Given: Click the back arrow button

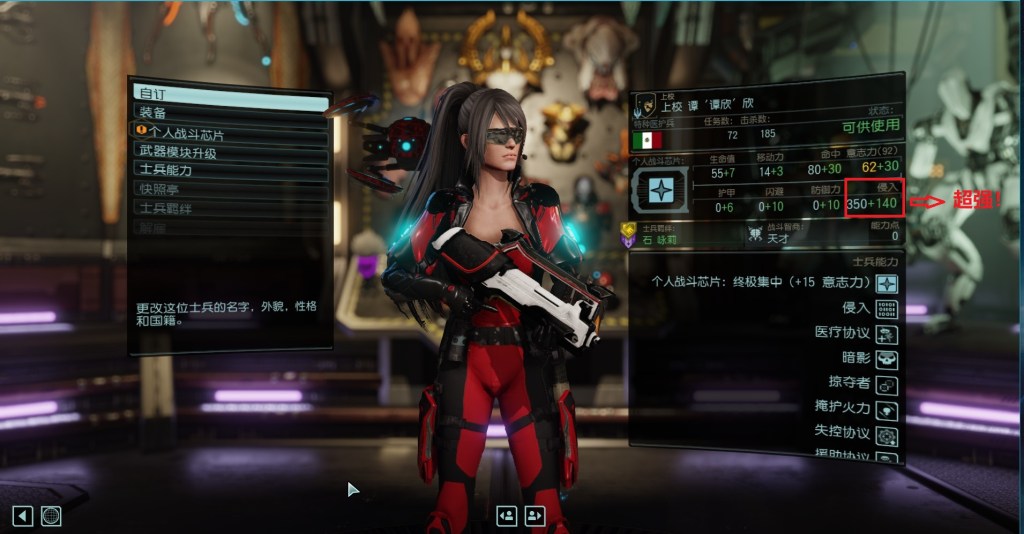Looking at the screenshot, I should tap(22, 516).
